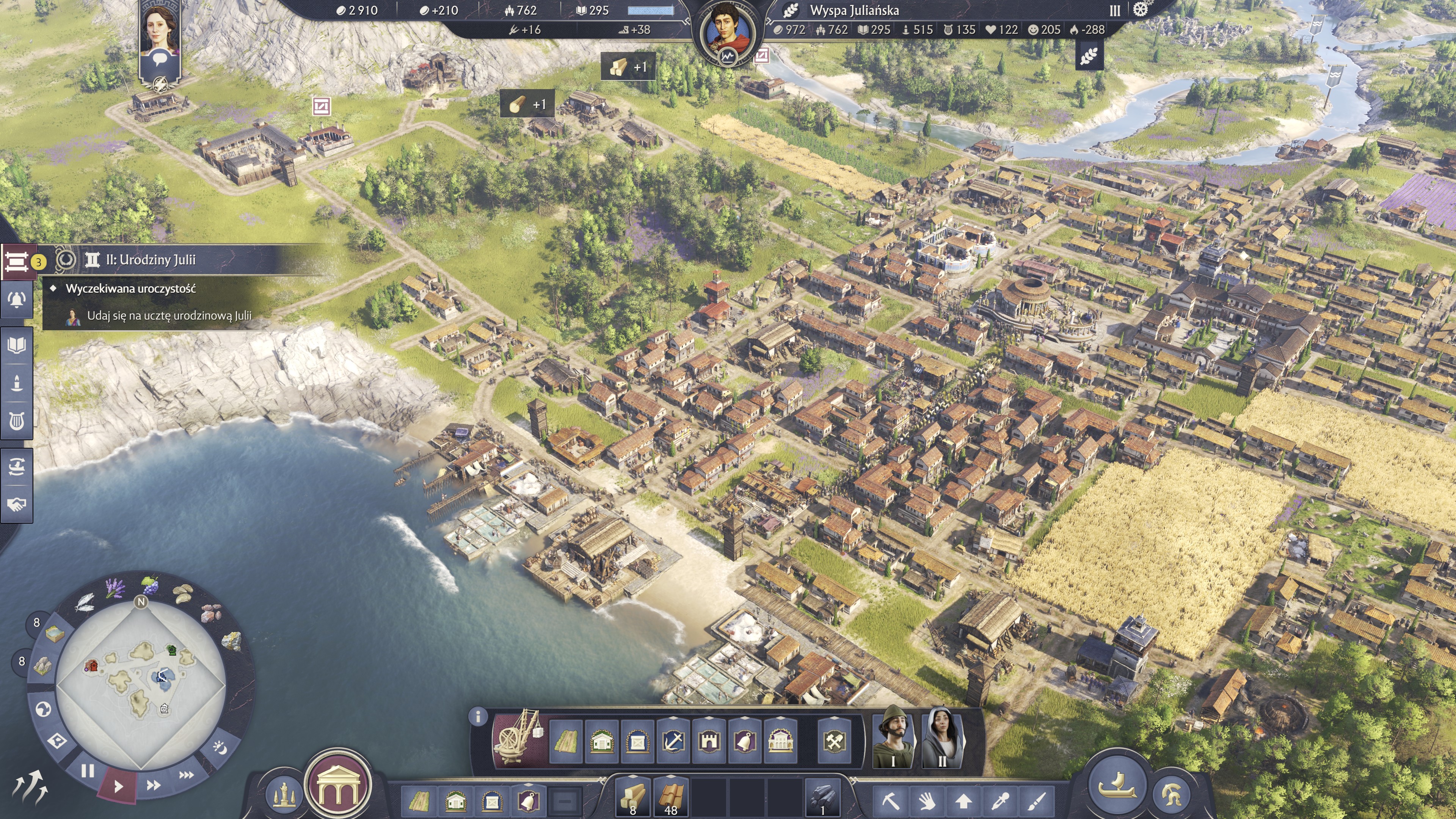Image resolution: width=1456 pixels, height=819 pixels.
Task: Select the castle defense building category
Action: (709, 741)
